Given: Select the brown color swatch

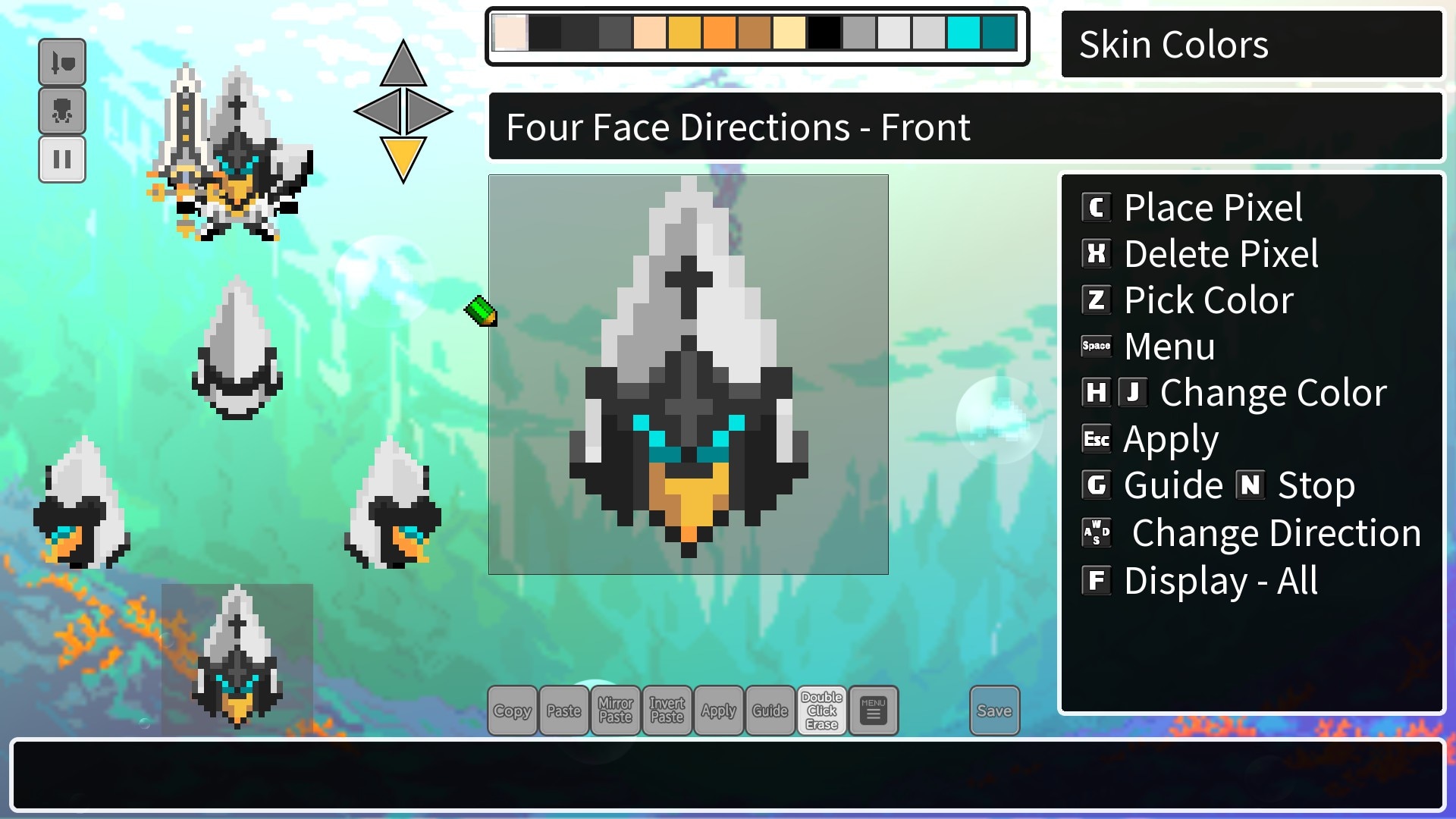Looking at the screenshot, I should click(x=755, y=33).
